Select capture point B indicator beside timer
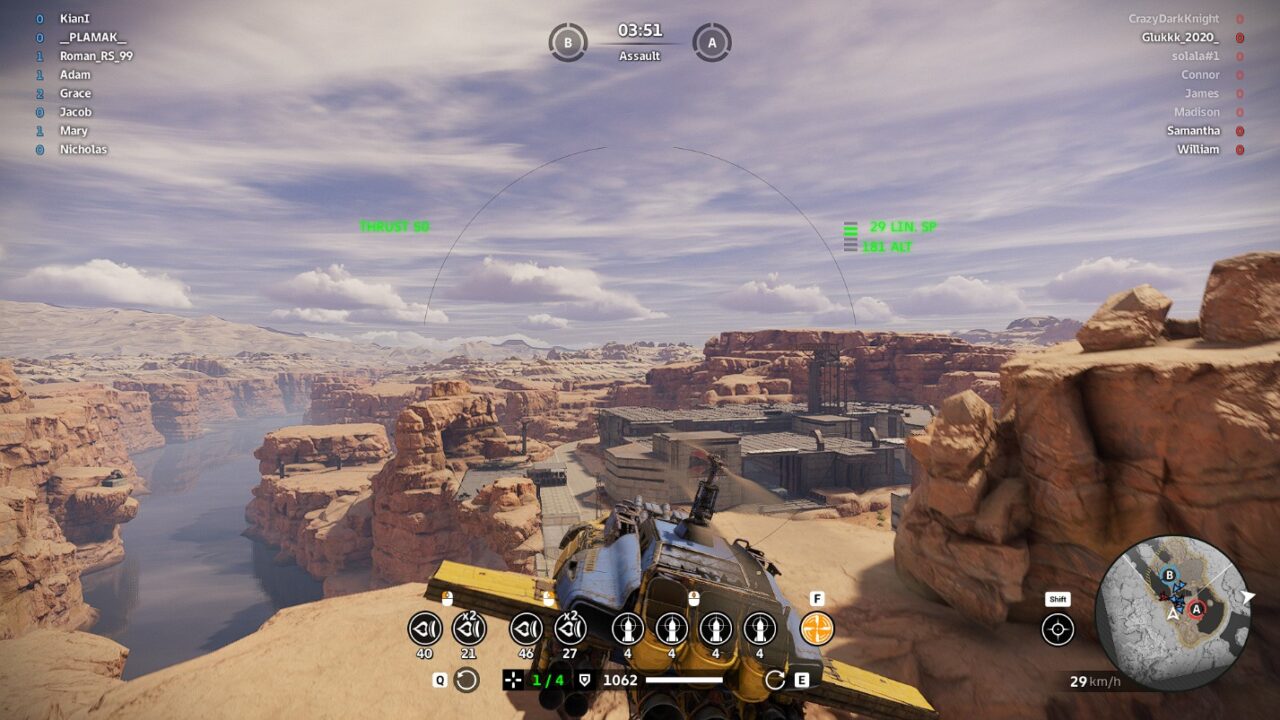 (568, 43)
